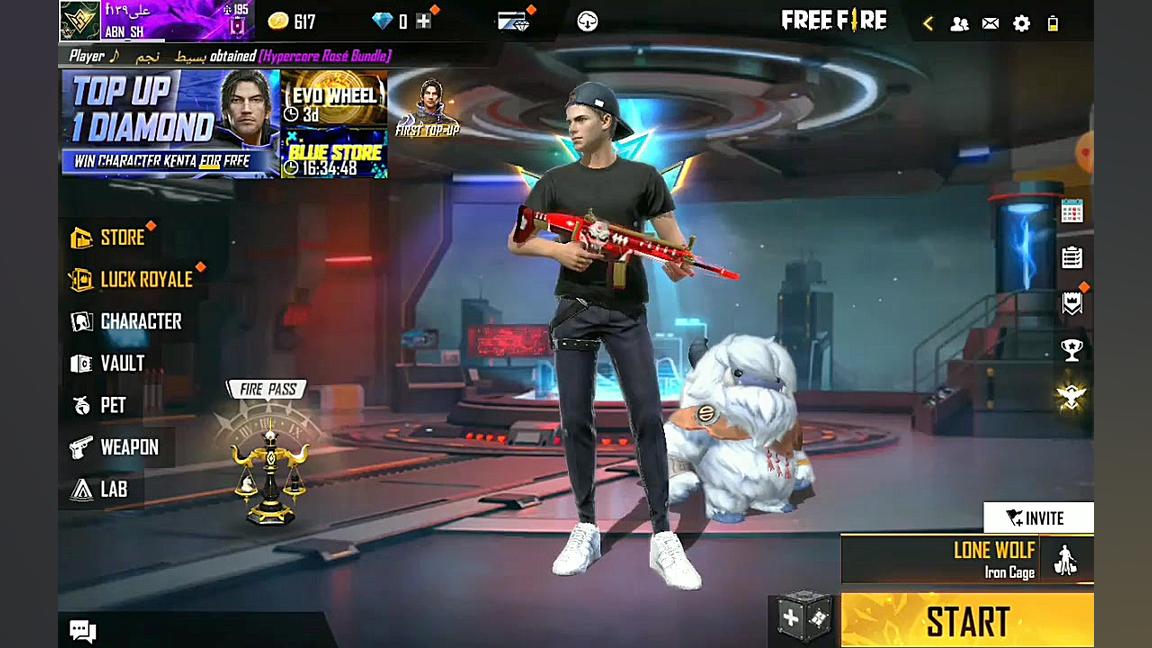Open the Top Up 1 Diamond banner
The image size is (1152, 648).
(x=170, y=124)
